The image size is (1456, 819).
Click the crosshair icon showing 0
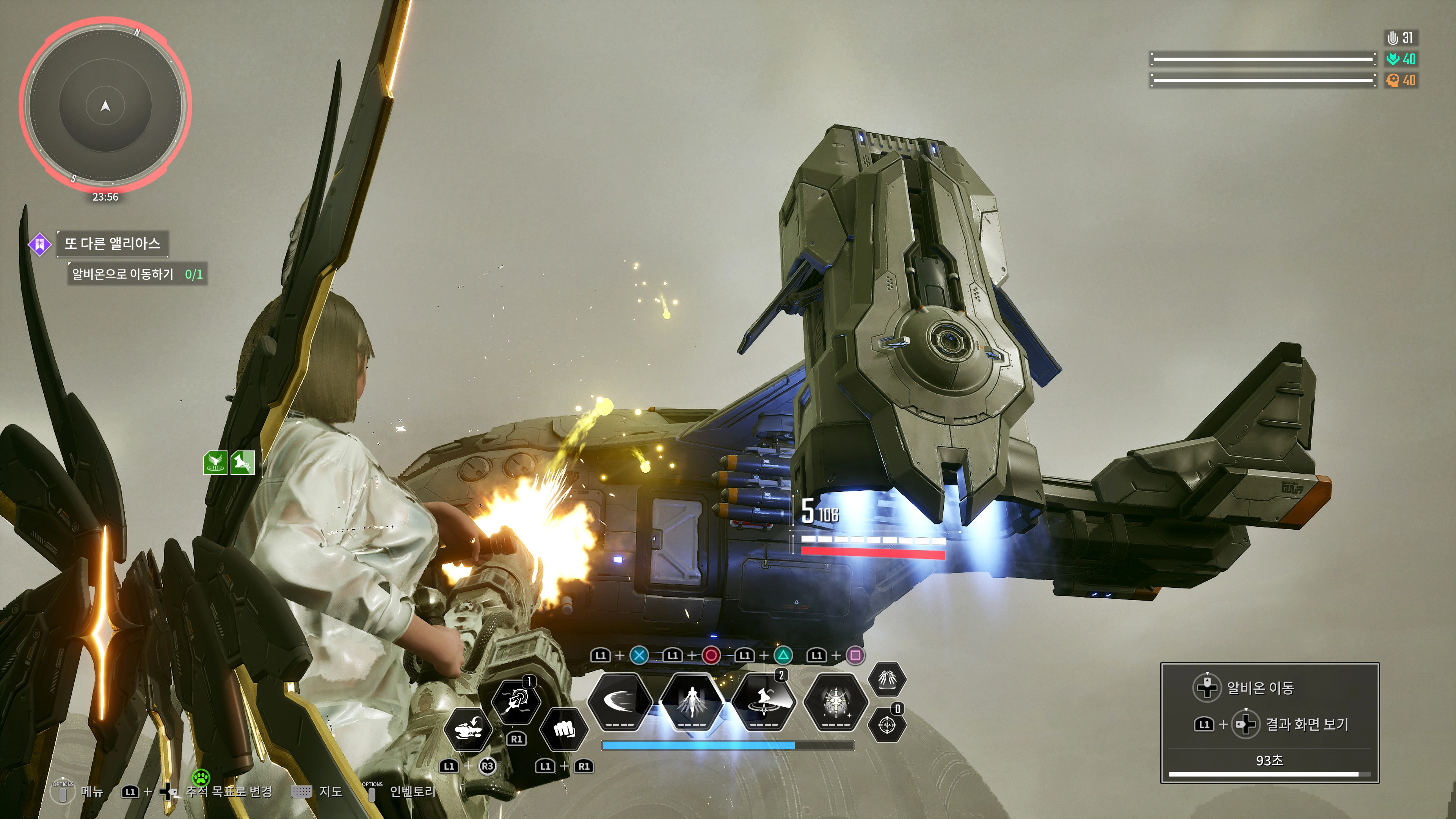coord(886,724)
